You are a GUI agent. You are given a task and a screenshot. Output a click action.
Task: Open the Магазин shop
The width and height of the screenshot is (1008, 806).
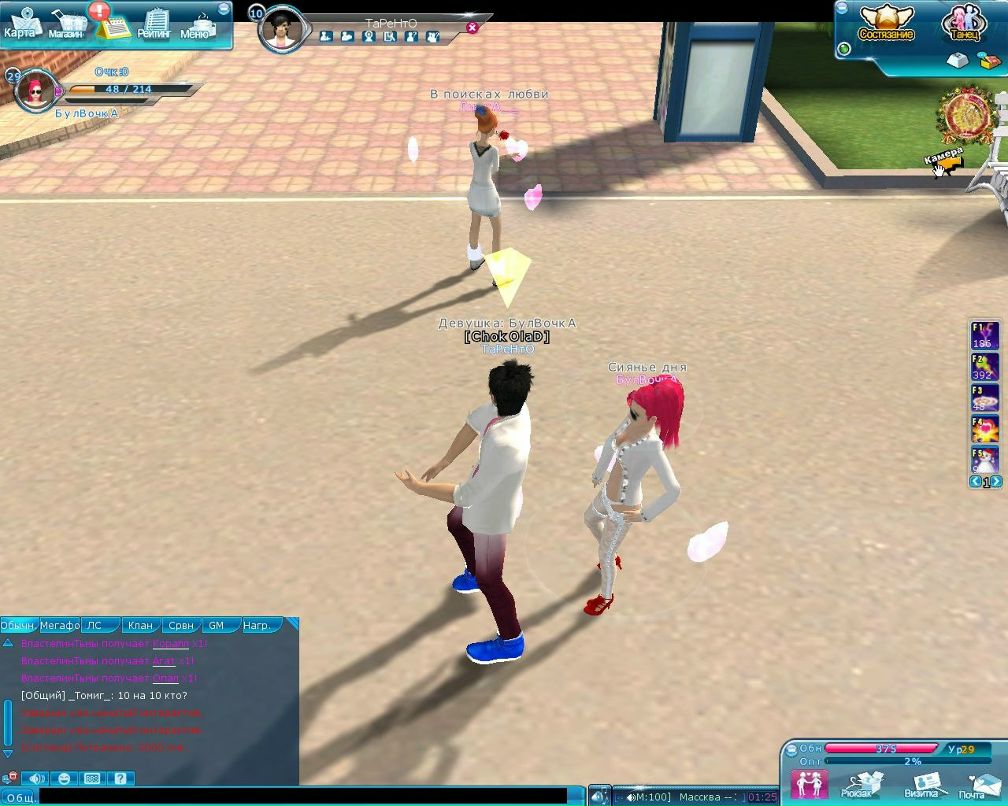[x=67, y=24]
